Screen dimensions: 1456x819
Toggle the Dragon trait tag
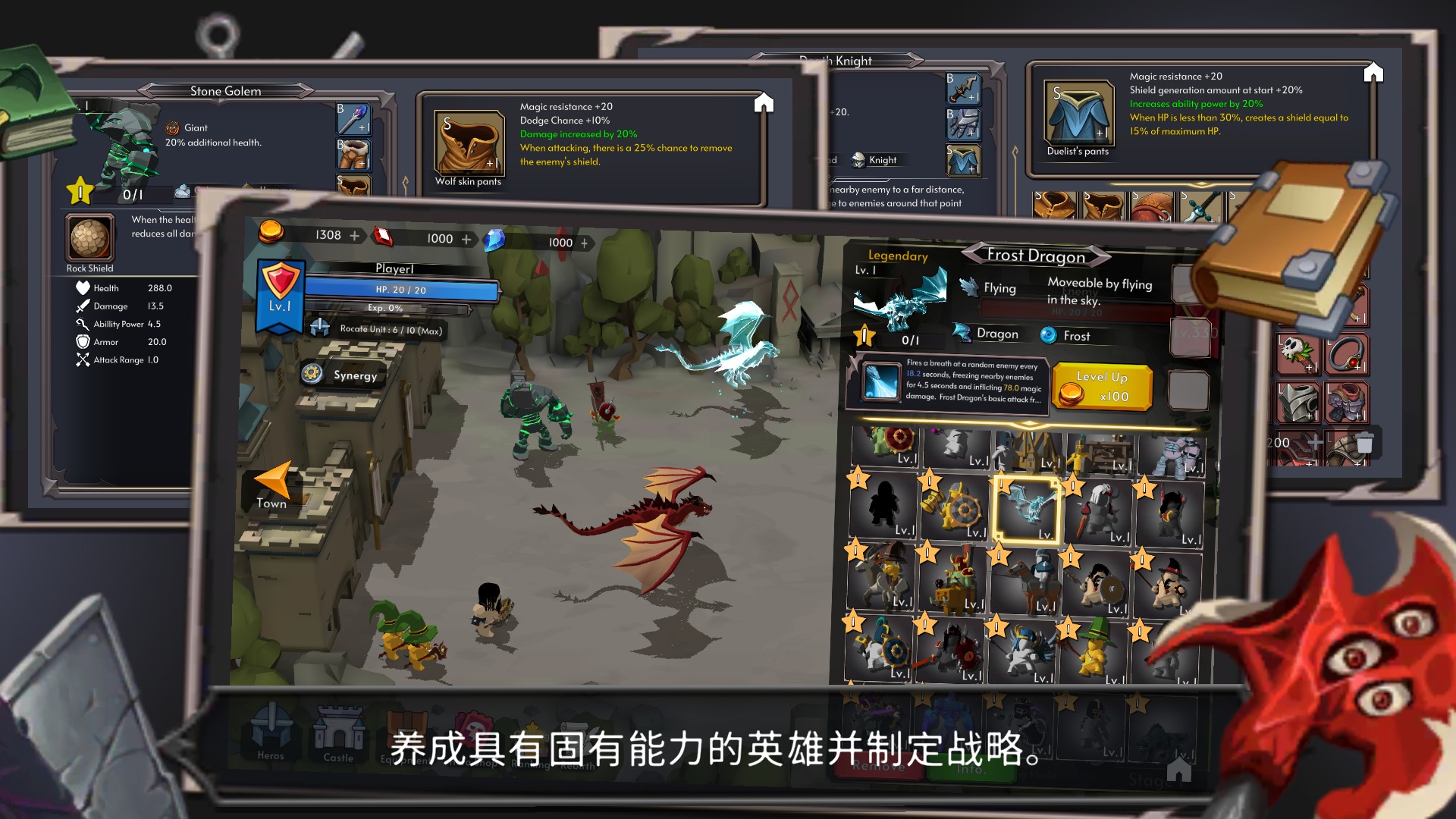(994, 334)
